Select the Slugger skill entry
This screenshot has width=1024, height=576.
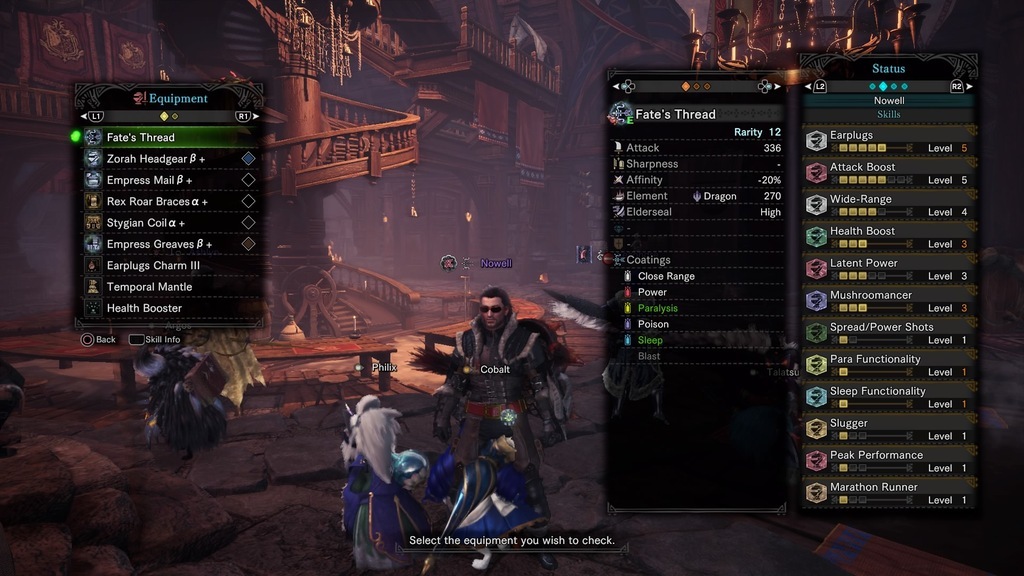coord(888,429)
